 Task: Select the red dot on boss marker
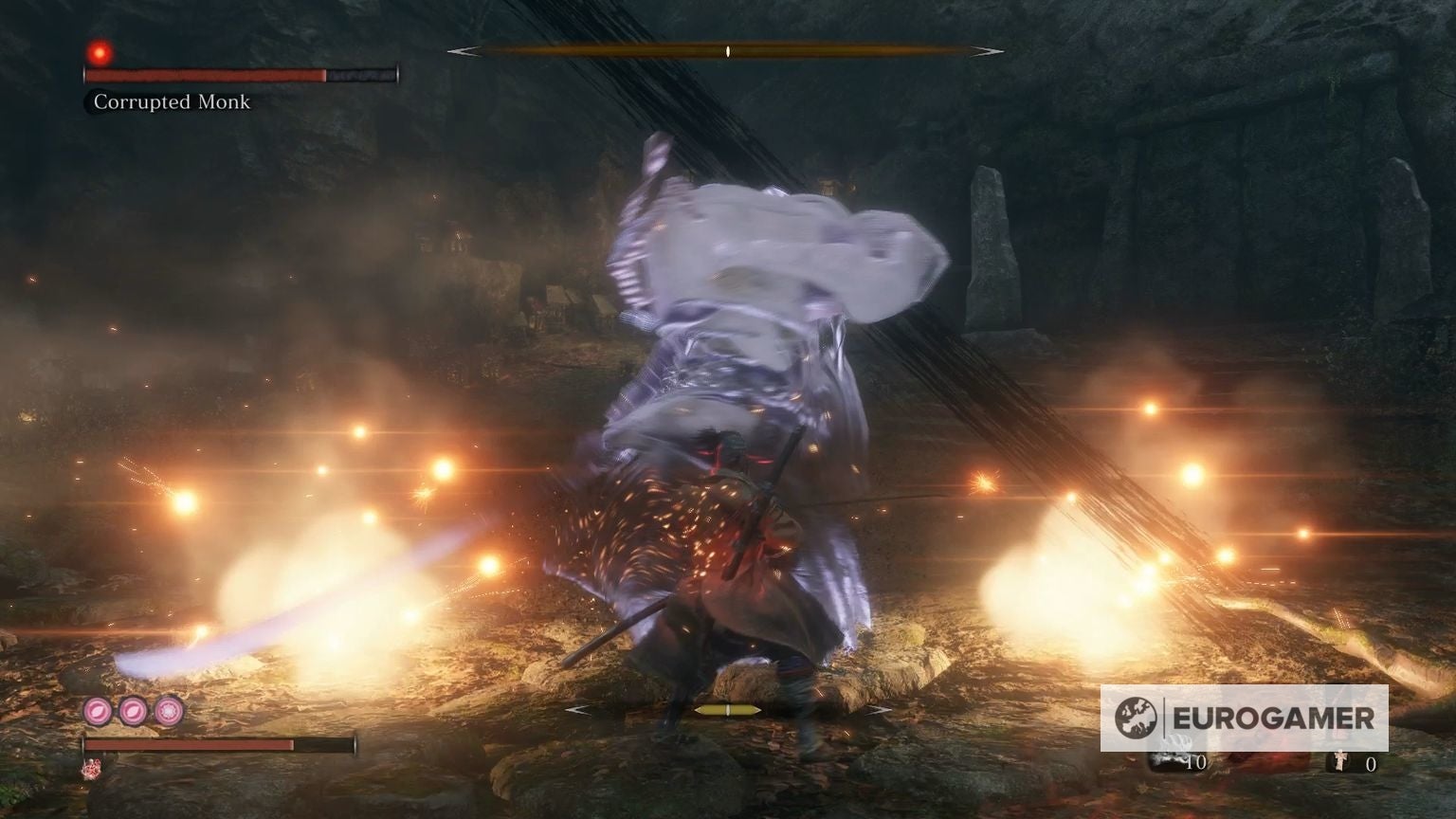click(99, 54)
